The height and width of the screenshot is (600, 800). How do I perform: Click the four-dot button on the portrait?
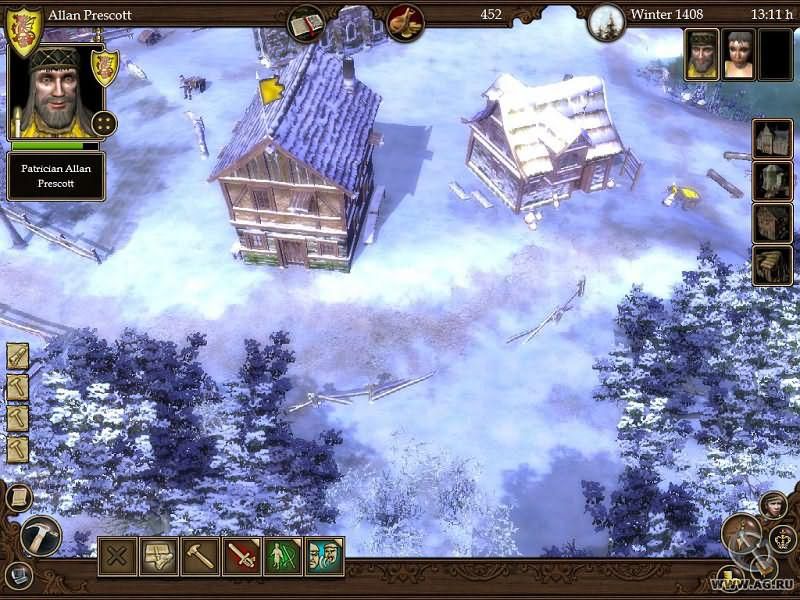pyautogui.click(x=104, y=124)
